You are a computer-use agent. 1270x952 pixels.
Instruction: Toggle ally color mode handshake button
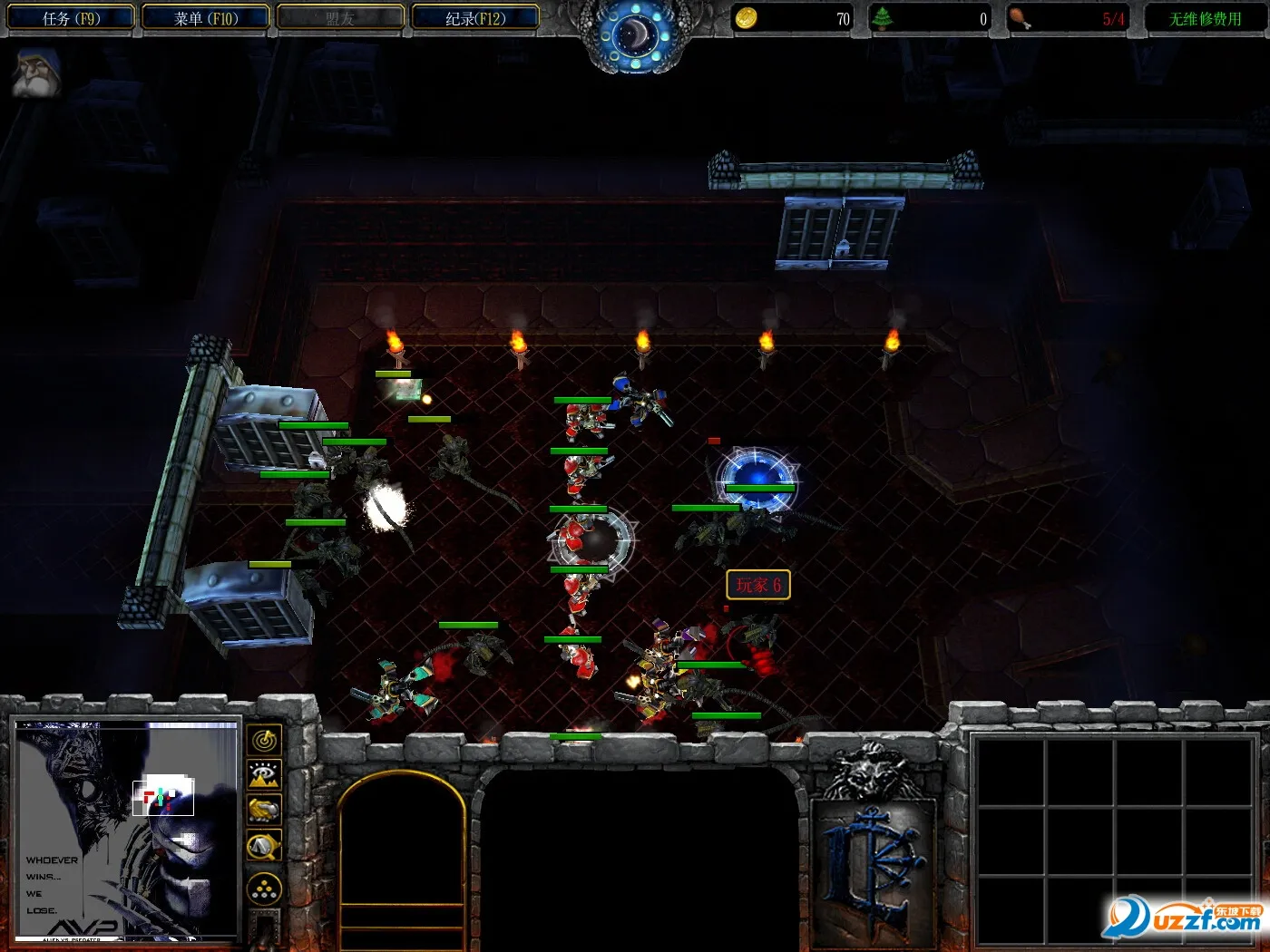click(x=264, y=810)
